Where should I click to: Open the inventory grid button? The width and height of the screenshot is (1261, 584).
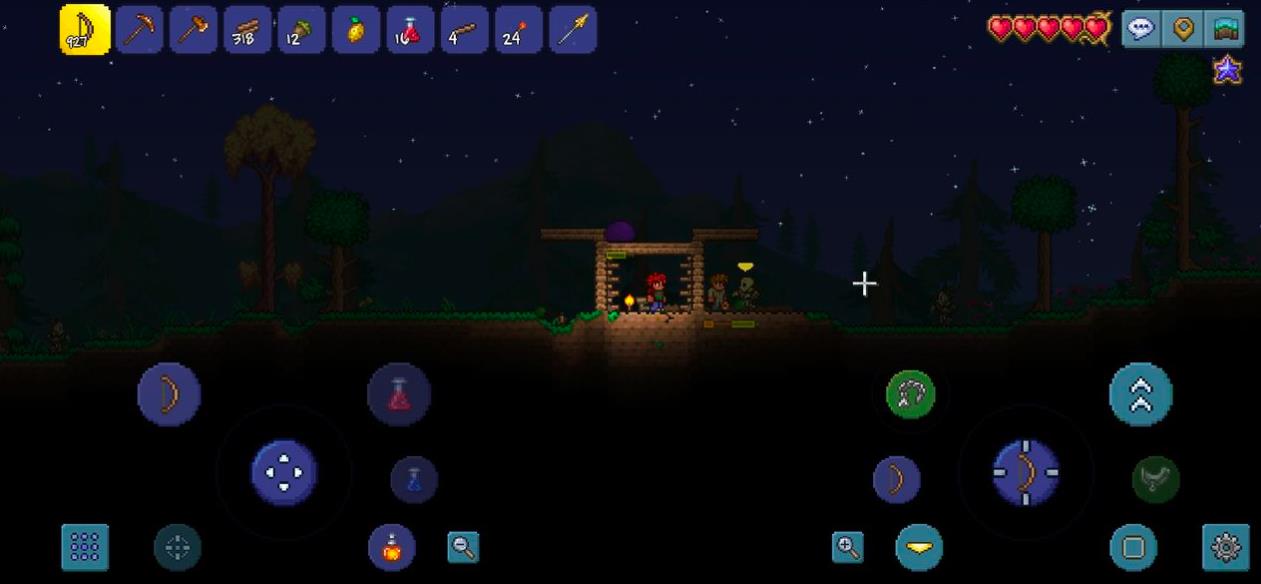[x=85, y=547]
